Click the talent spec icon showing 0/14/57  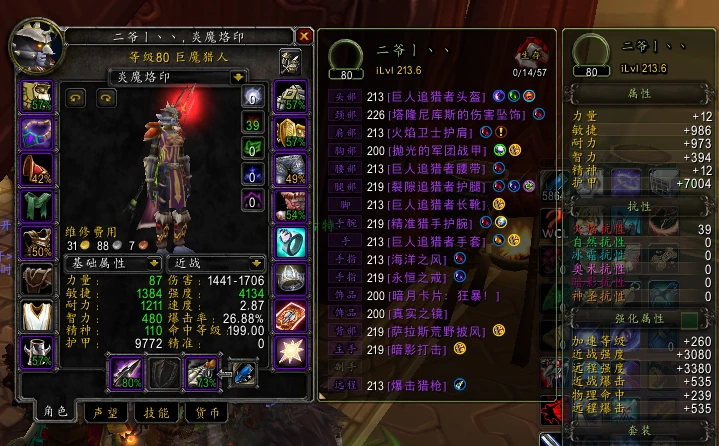(x=530, y=53)
